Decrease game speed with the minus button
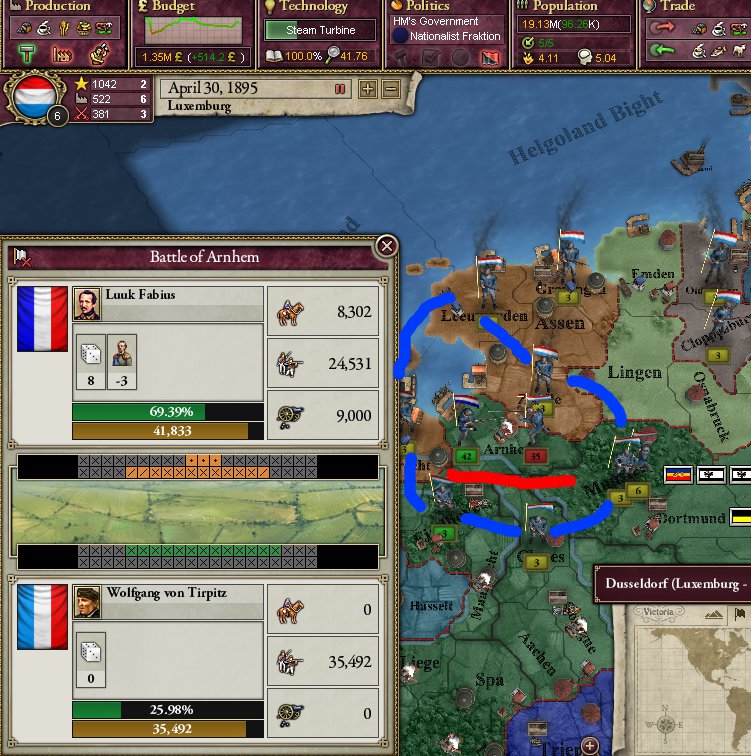The width and height of the screenshot is (751, 756). 390,89
